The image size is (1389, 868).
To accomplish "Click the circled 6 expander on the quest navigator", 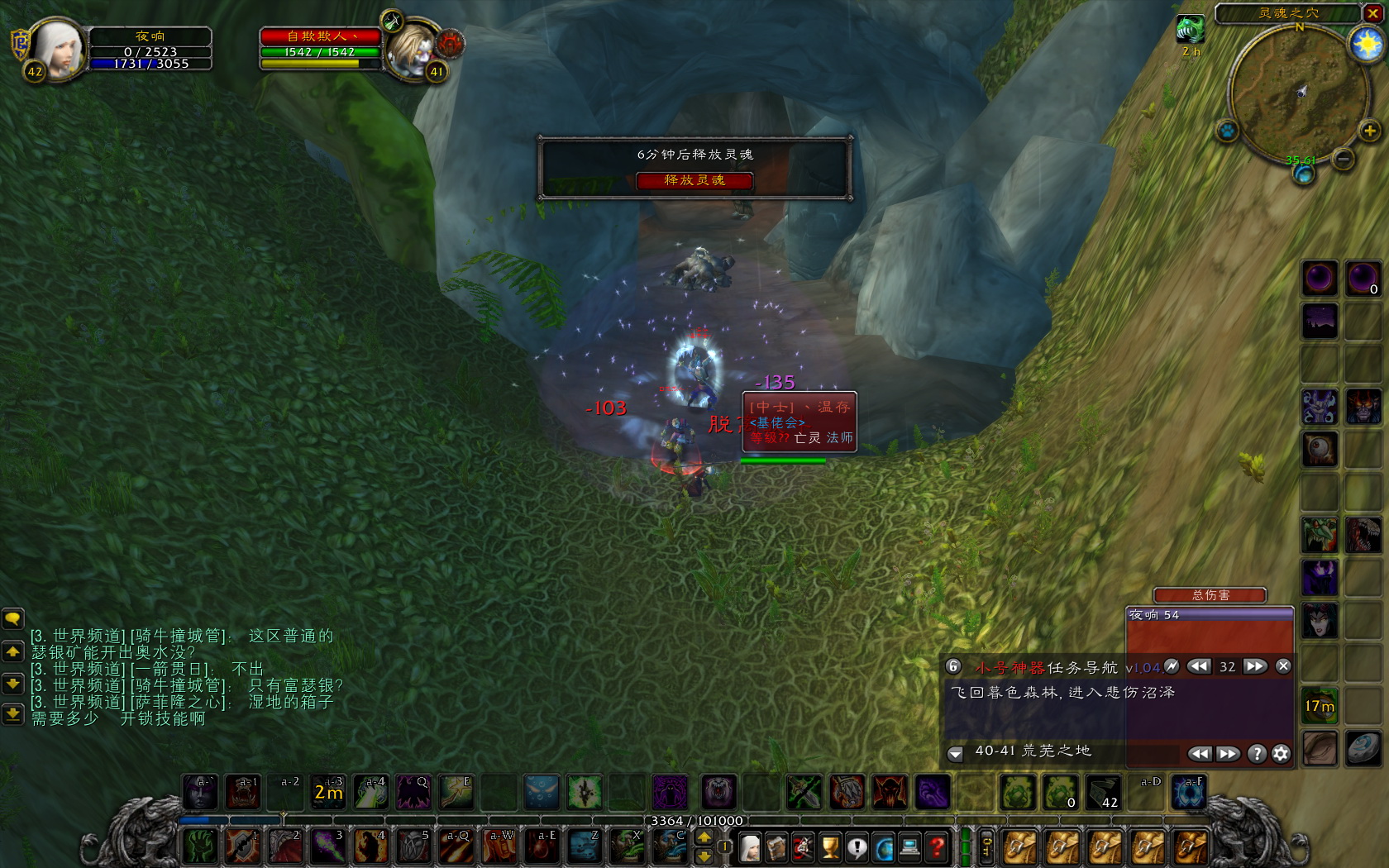I will coord(953,666).
